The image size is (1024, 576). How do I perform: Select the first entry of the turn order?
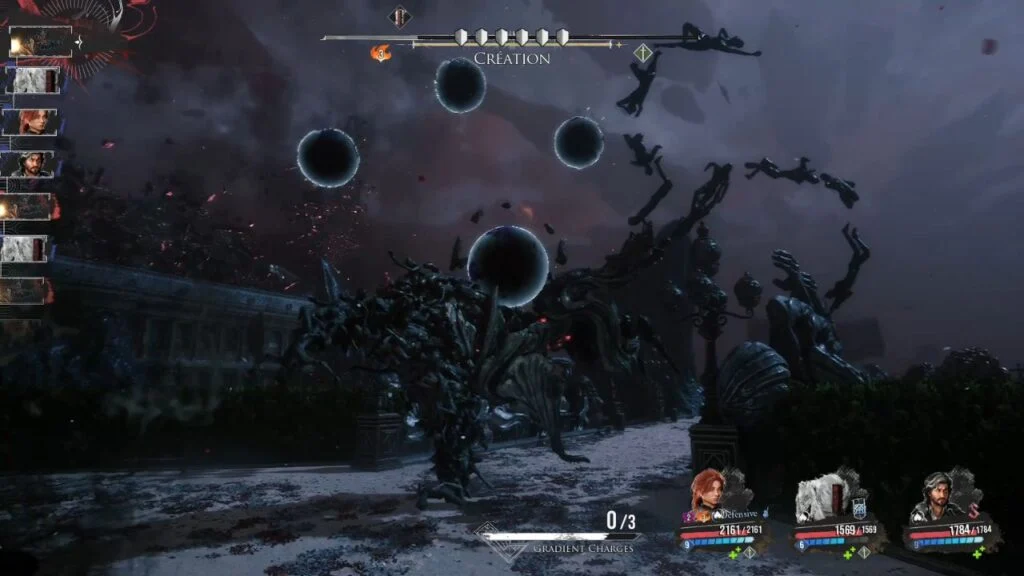click(x=40, y=41)
